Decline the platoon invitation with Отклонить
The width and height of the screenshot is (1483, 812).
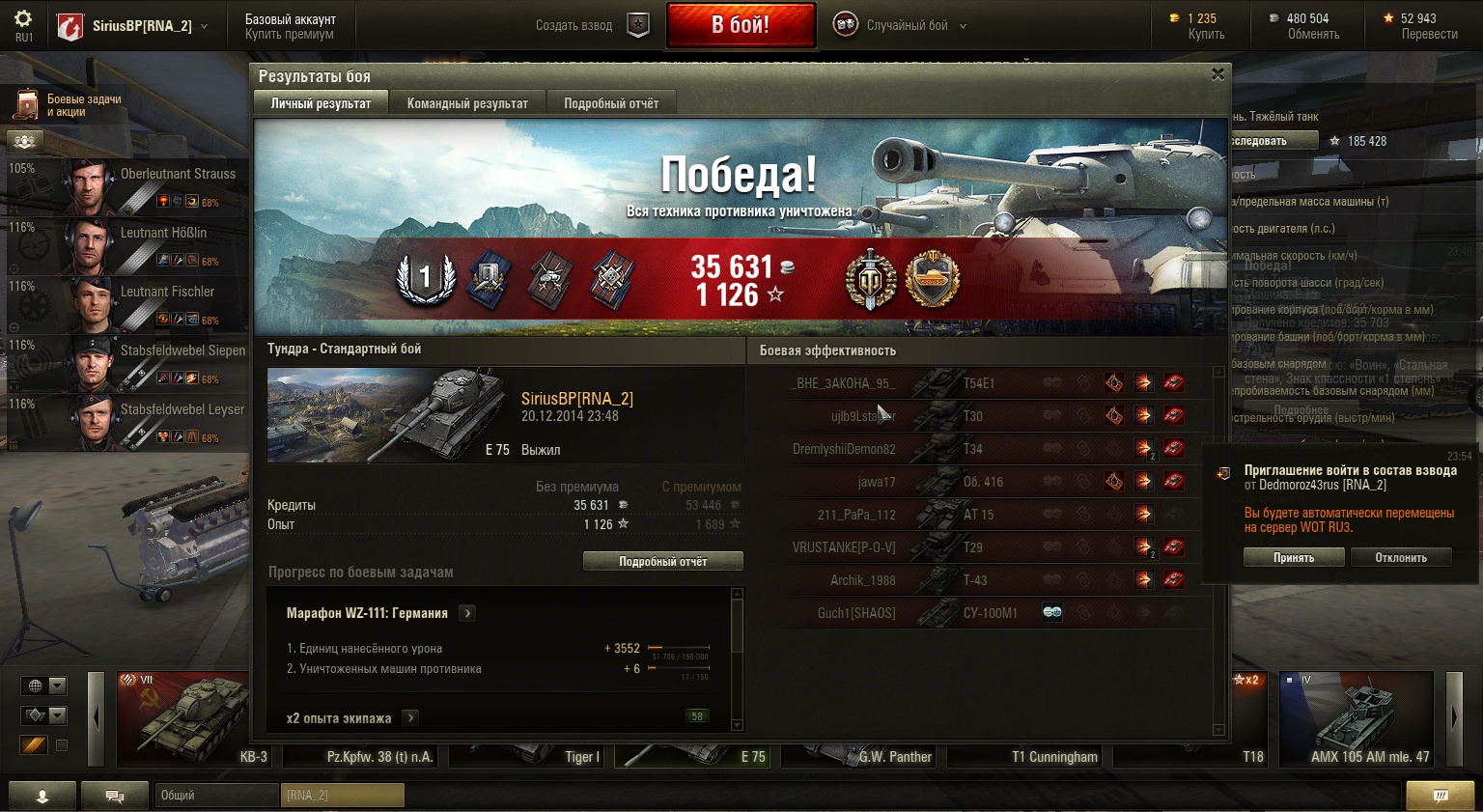pyautogui.click(x=1400, y=558)
